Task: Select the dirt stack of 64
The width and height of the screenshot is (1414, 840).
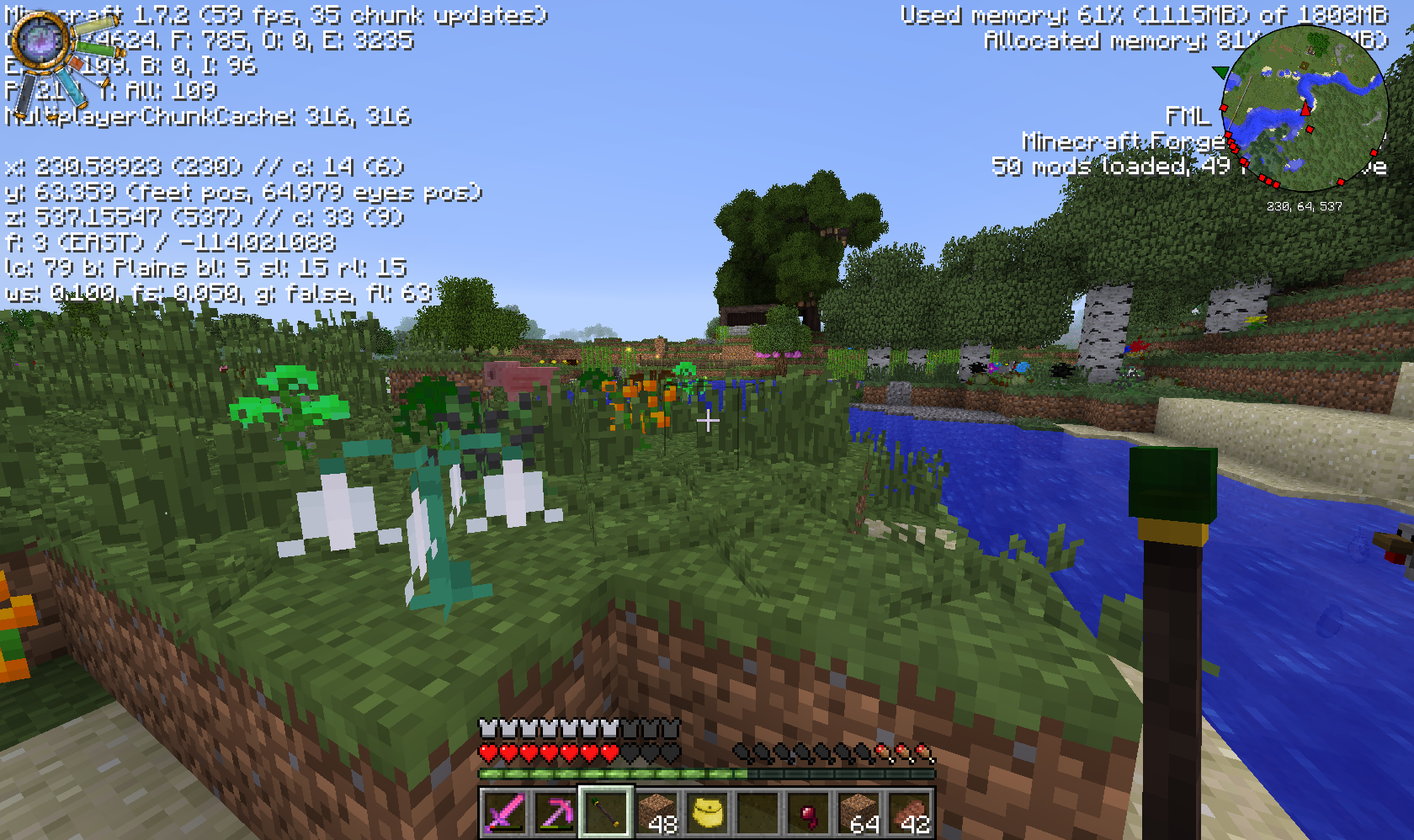Action: point(858,813)
